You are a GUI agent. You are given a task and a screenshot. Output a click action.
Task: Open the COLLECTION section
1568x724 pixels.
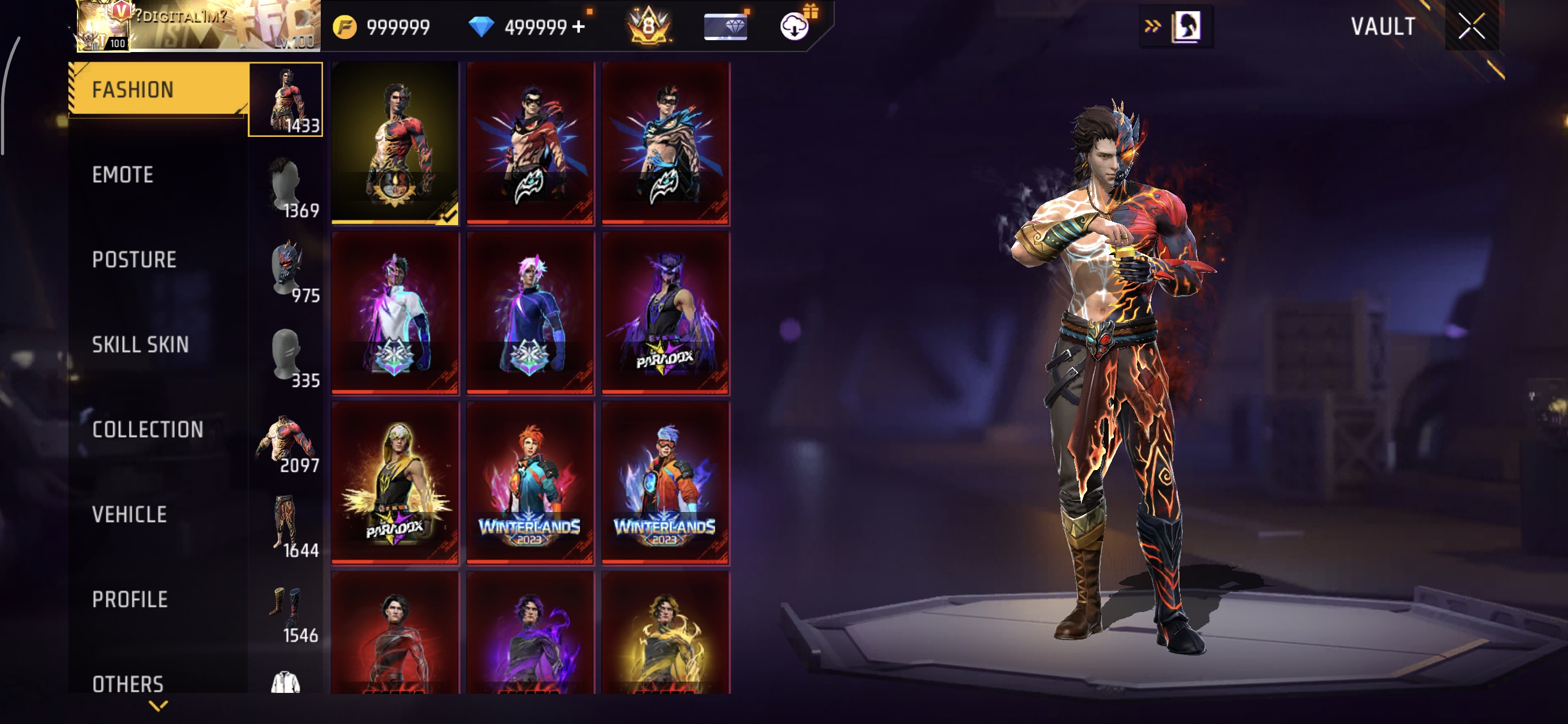click(149, 430)
